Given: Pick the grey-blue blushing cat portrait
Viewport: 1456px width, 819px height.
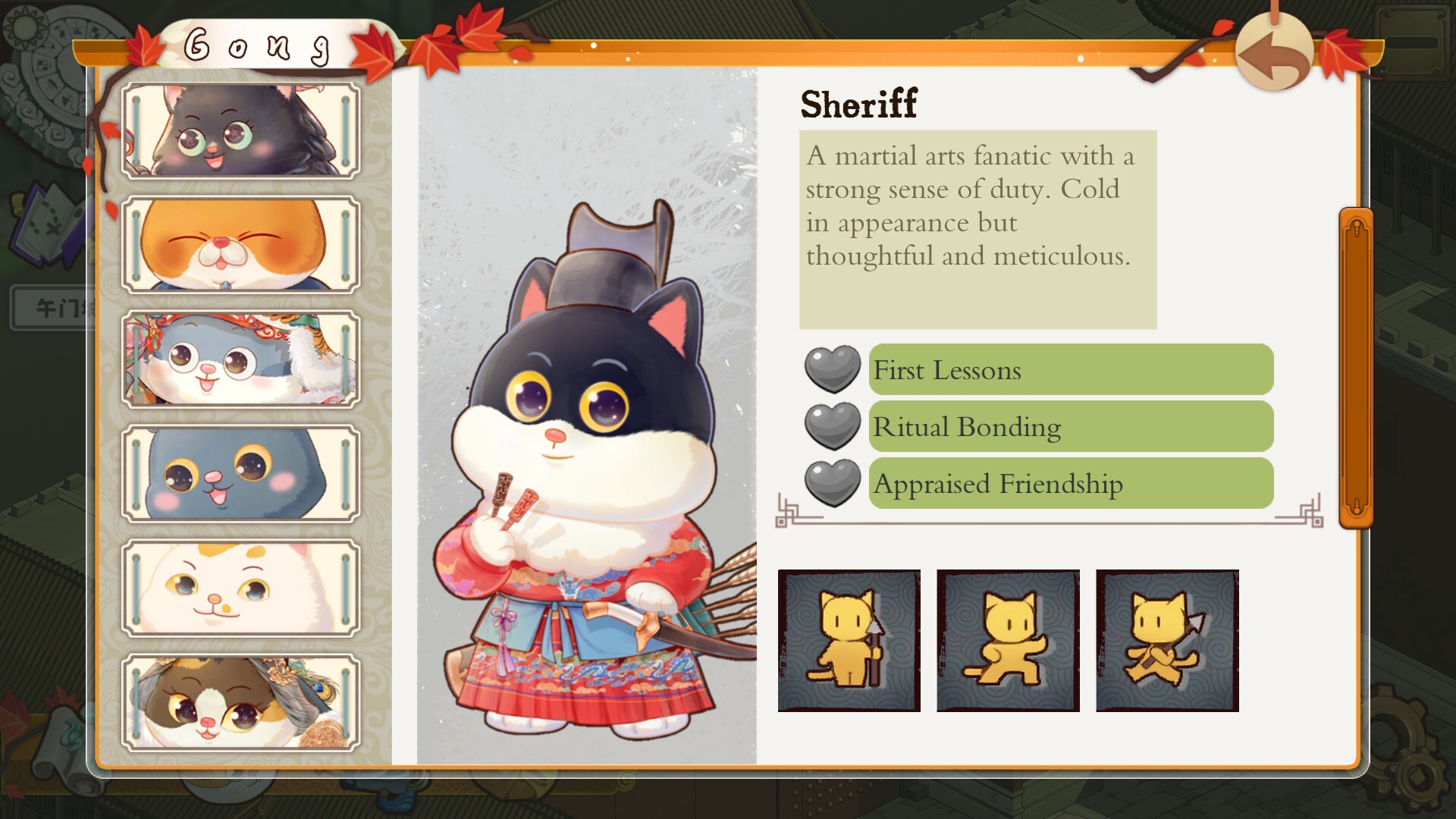Looking at the screenshot, I should [240, 474].
